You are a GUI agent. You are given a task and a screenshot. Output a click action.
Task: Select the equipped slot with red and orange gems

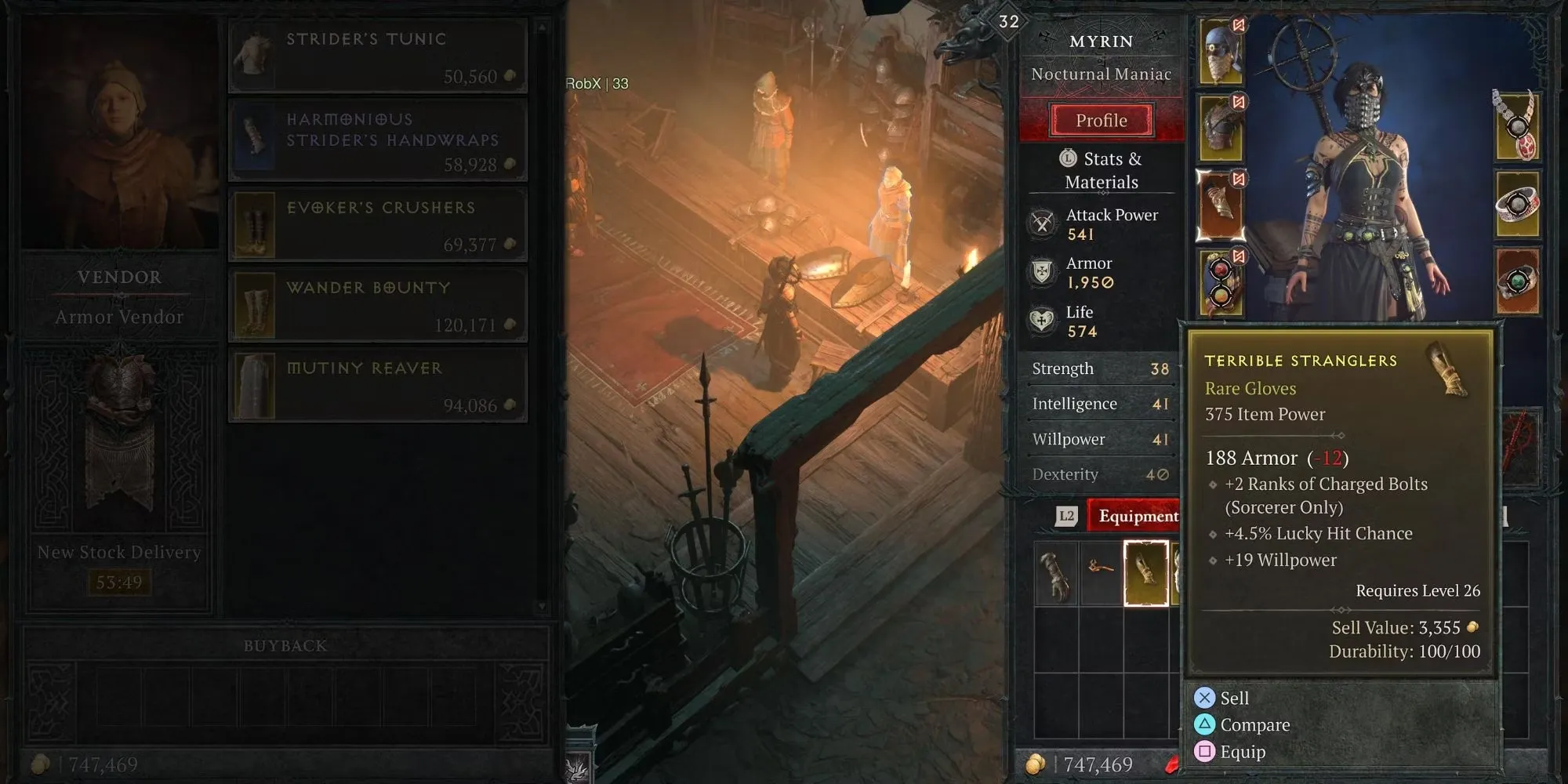click(x=1221, y=282)
